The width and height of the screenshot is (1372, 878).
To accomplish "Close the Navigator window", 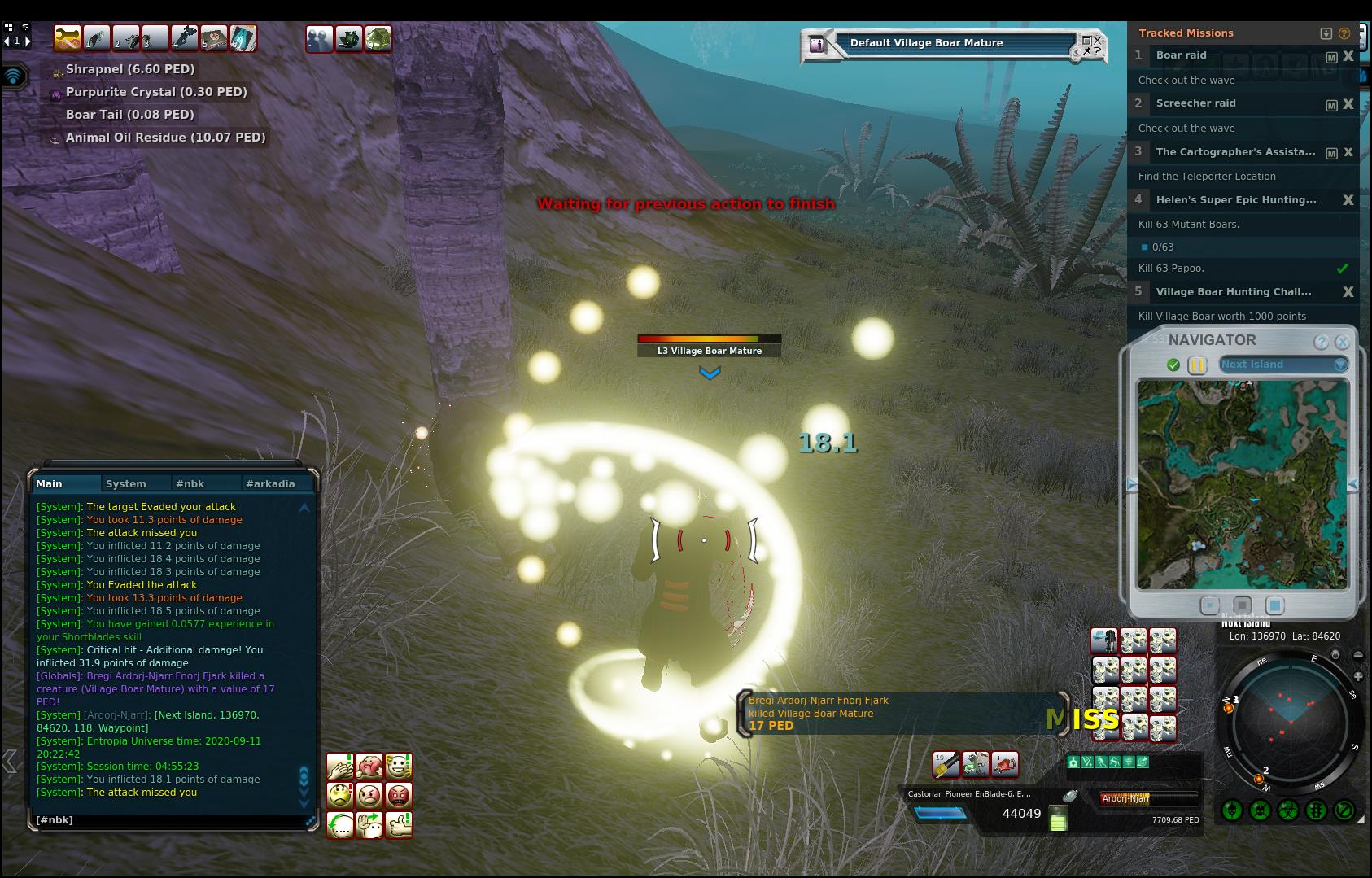I will click(x=1342, y=342).
